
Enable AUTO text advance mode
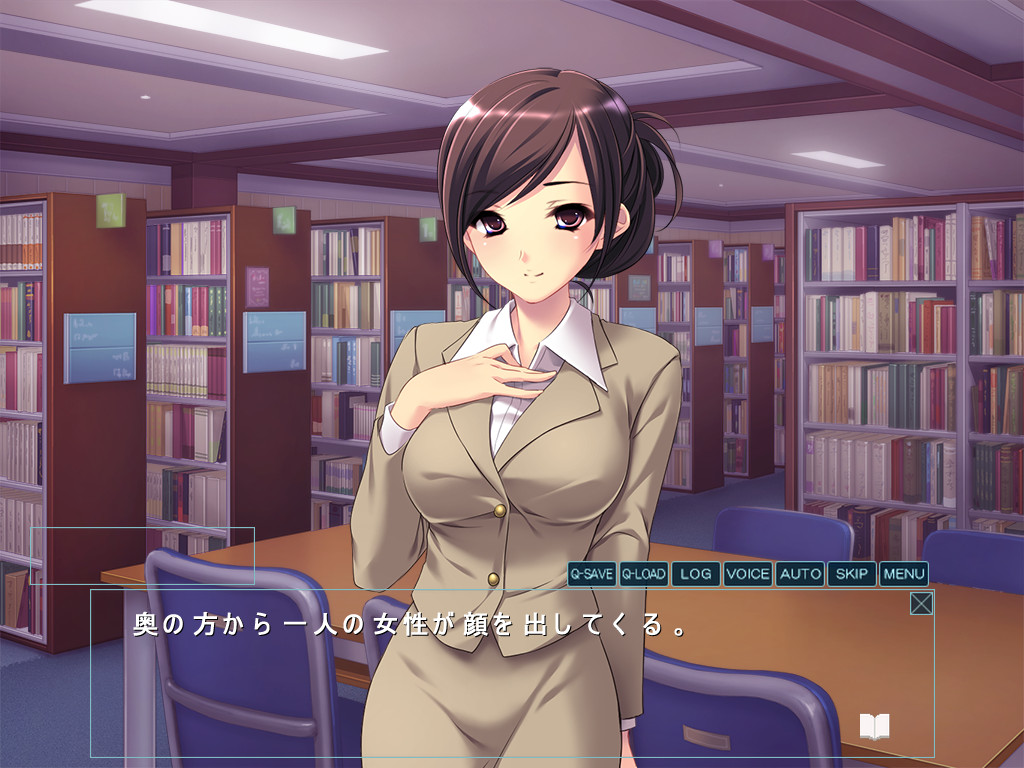click(x=800, y=574)
